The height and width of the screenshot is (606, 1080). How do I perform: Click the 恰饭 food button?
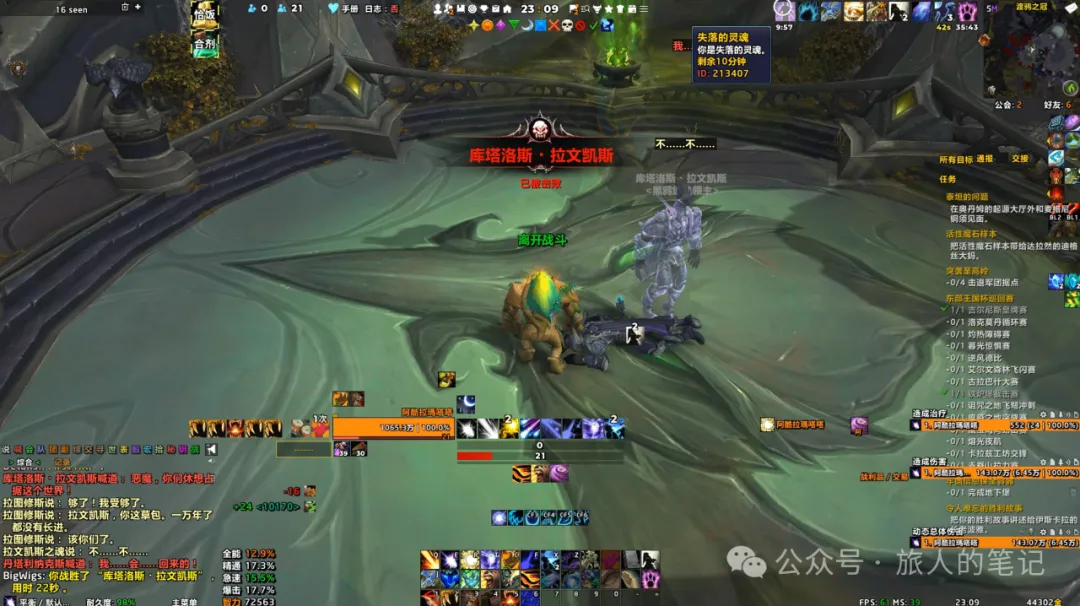(204, 15)
